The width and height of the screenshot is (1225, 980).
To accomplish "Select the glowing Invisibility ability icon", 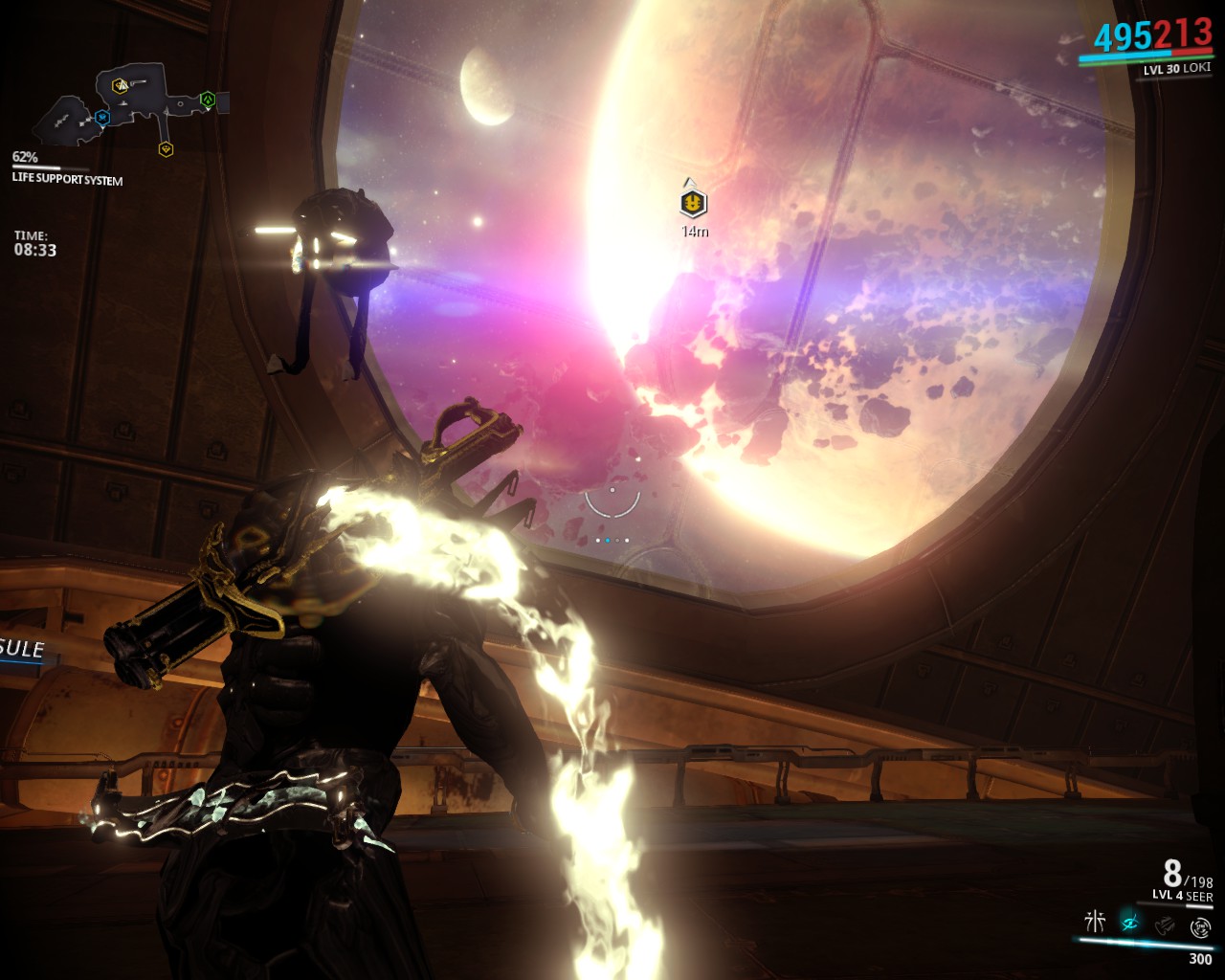I will pos(1130,923).
